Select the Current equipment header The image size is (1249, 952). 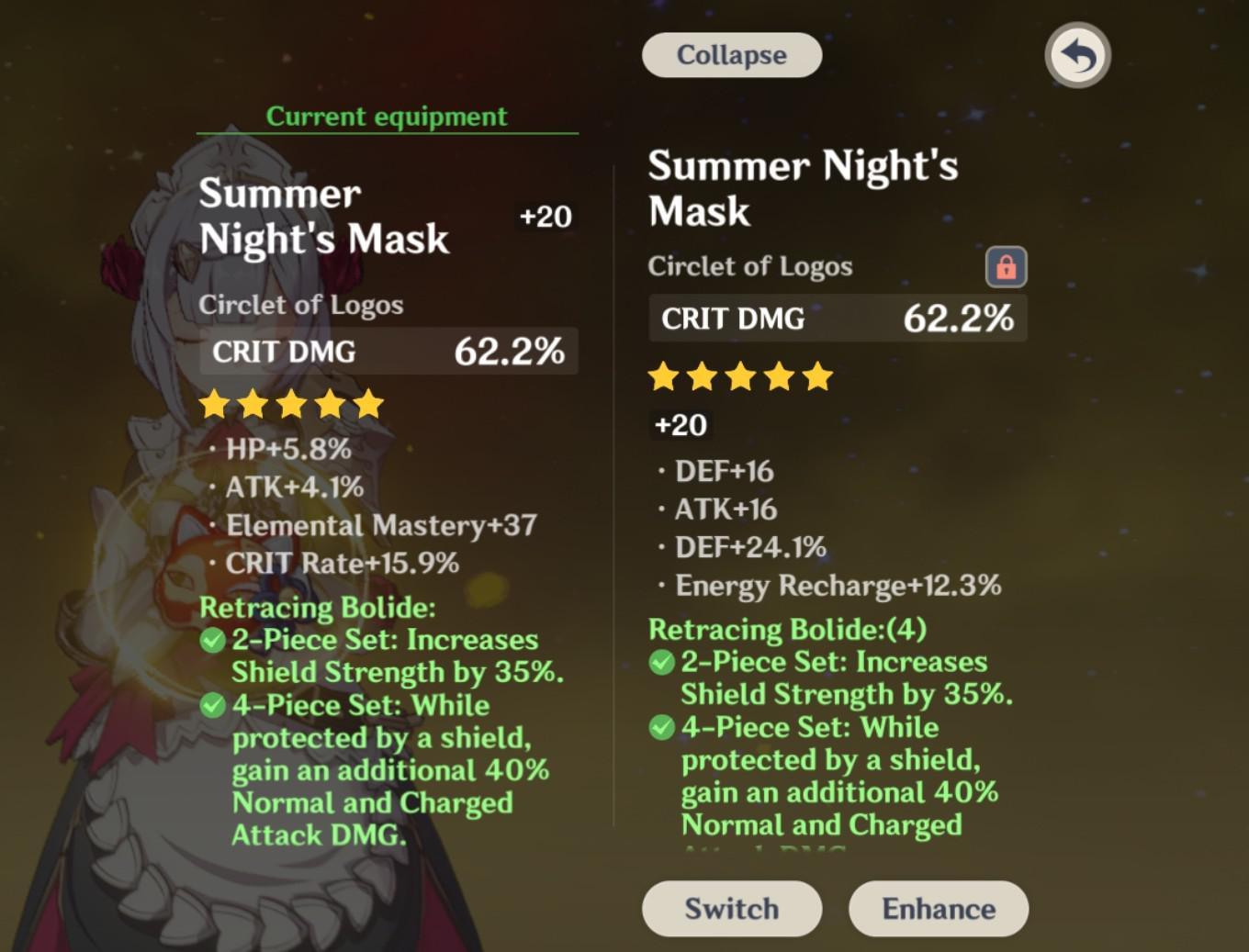pos(386,116)
